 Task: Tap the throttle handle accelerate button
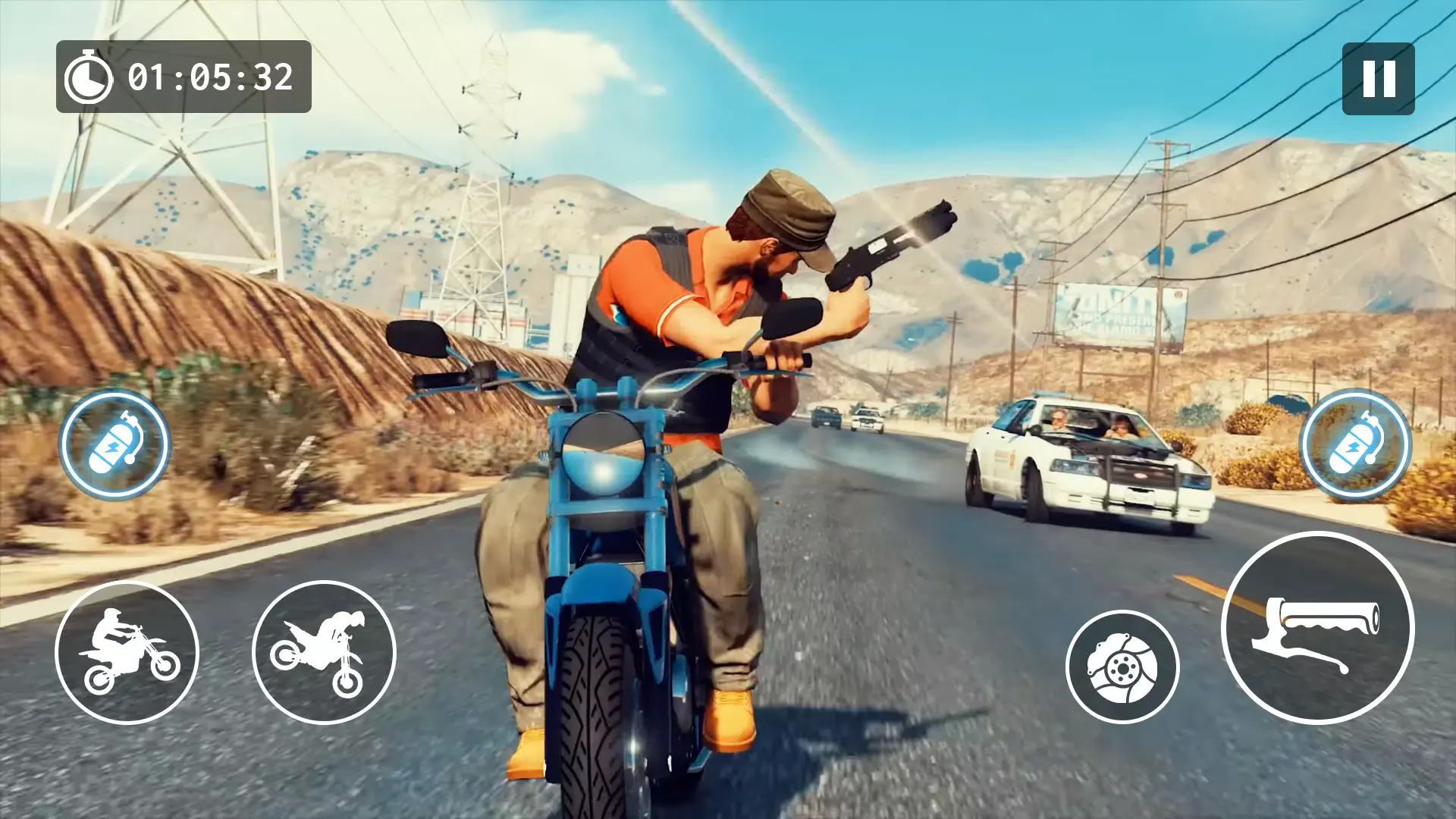tap(1317, 627)
